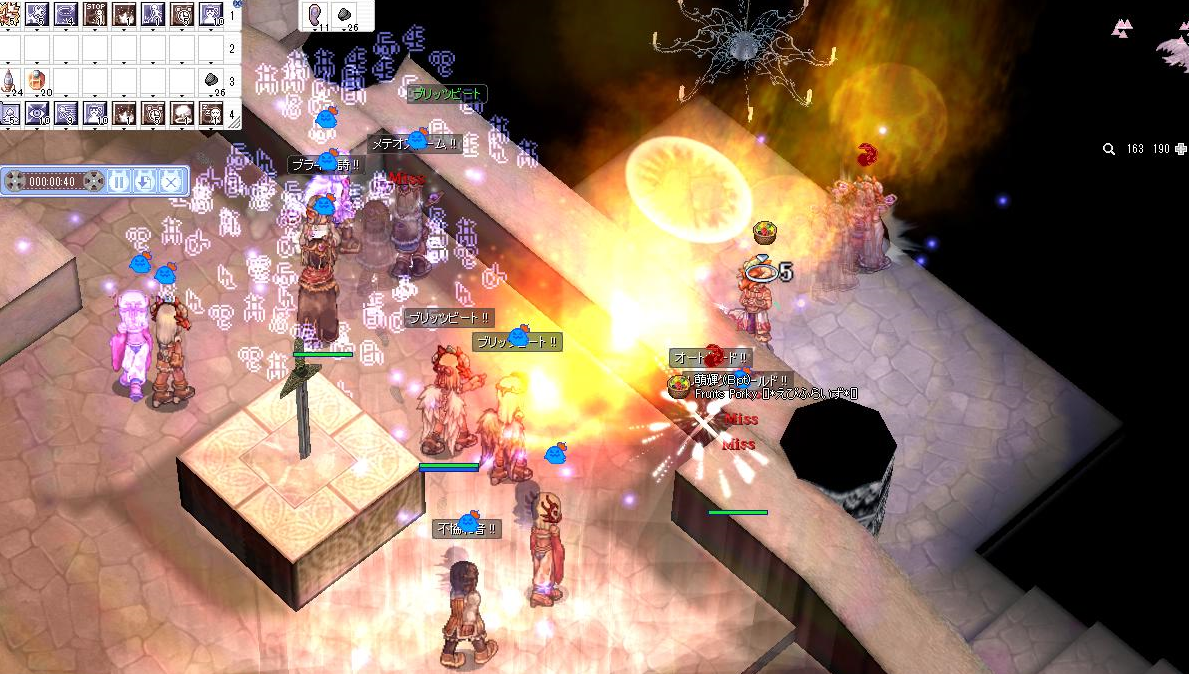Close the skill hotbar with its blue button
This screenshot has height=674, width=1189.
pyautogui.click(x=238, y=4)
